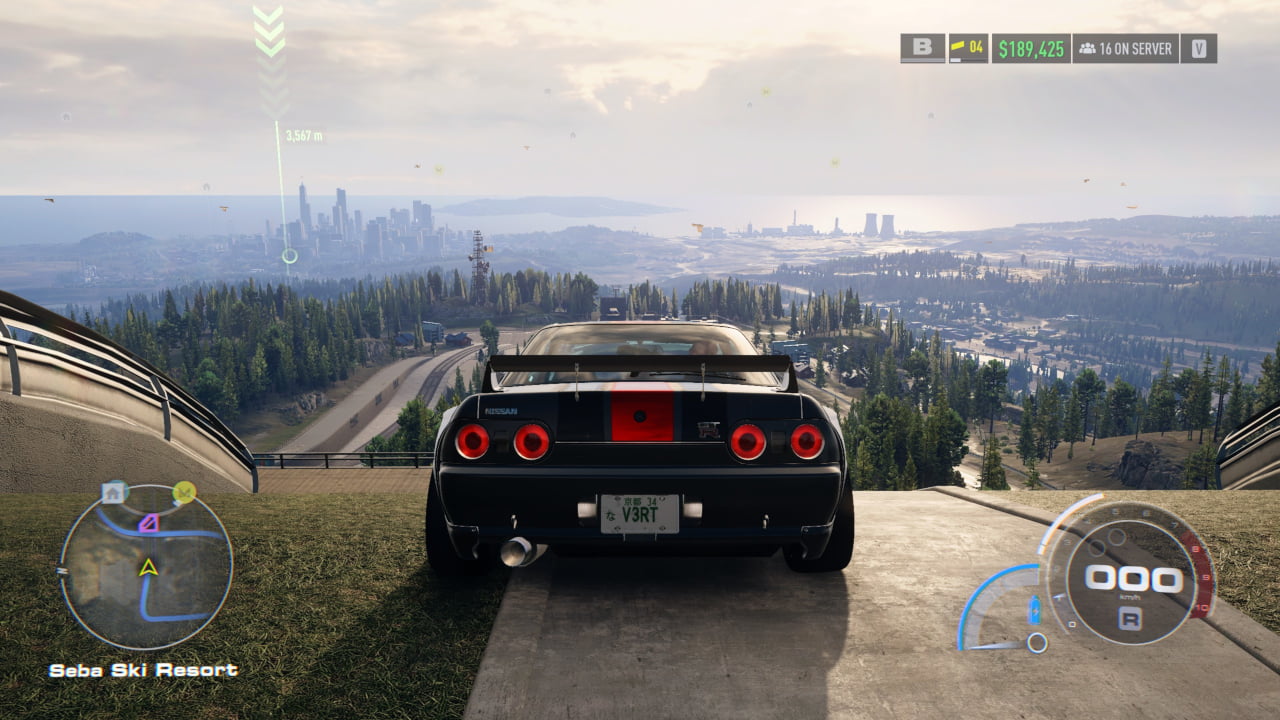Select the pink marker on the minimap

pos(149,522)
